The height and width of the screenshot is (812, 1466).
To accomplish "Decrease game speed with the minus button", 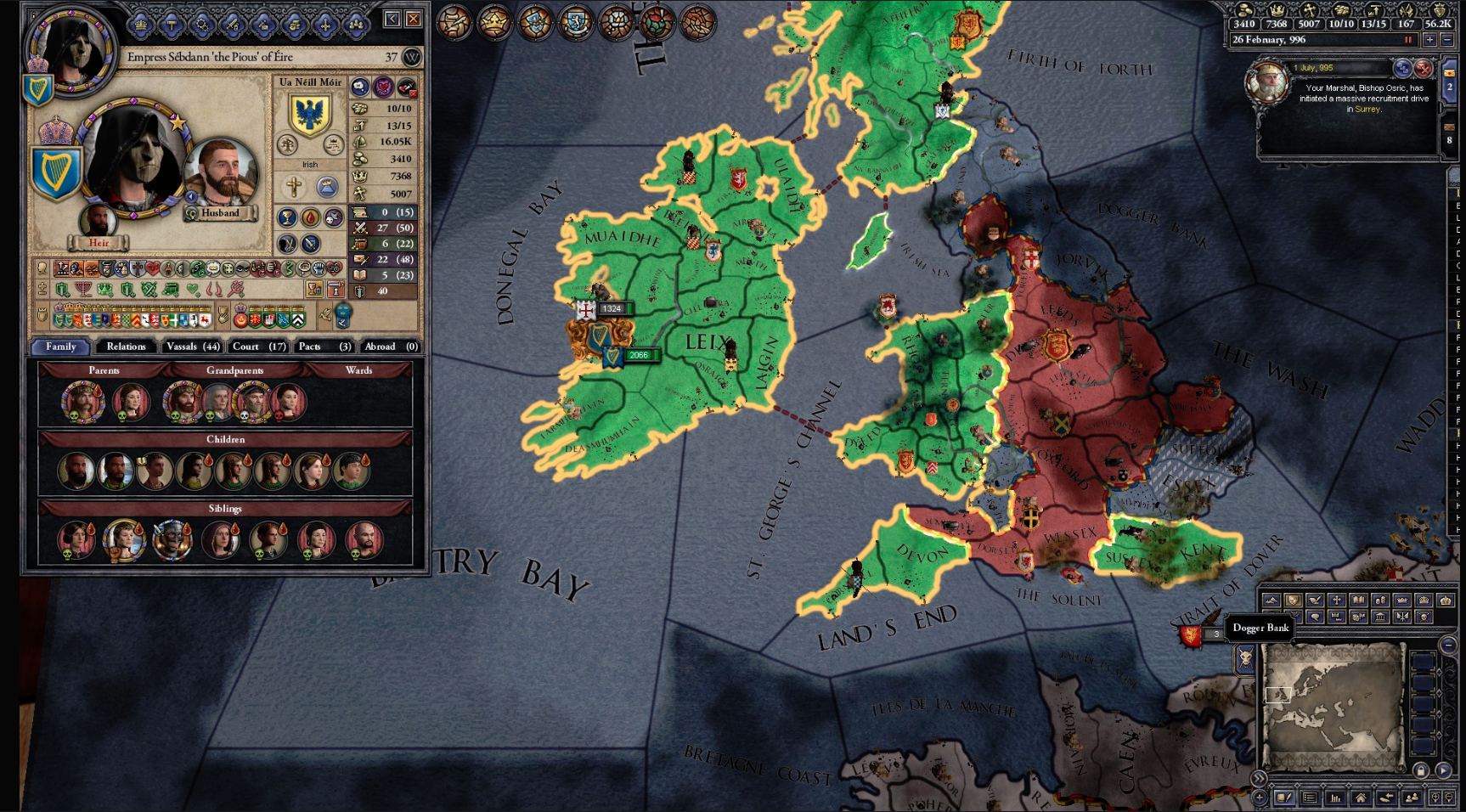I will click(1446, 40).
